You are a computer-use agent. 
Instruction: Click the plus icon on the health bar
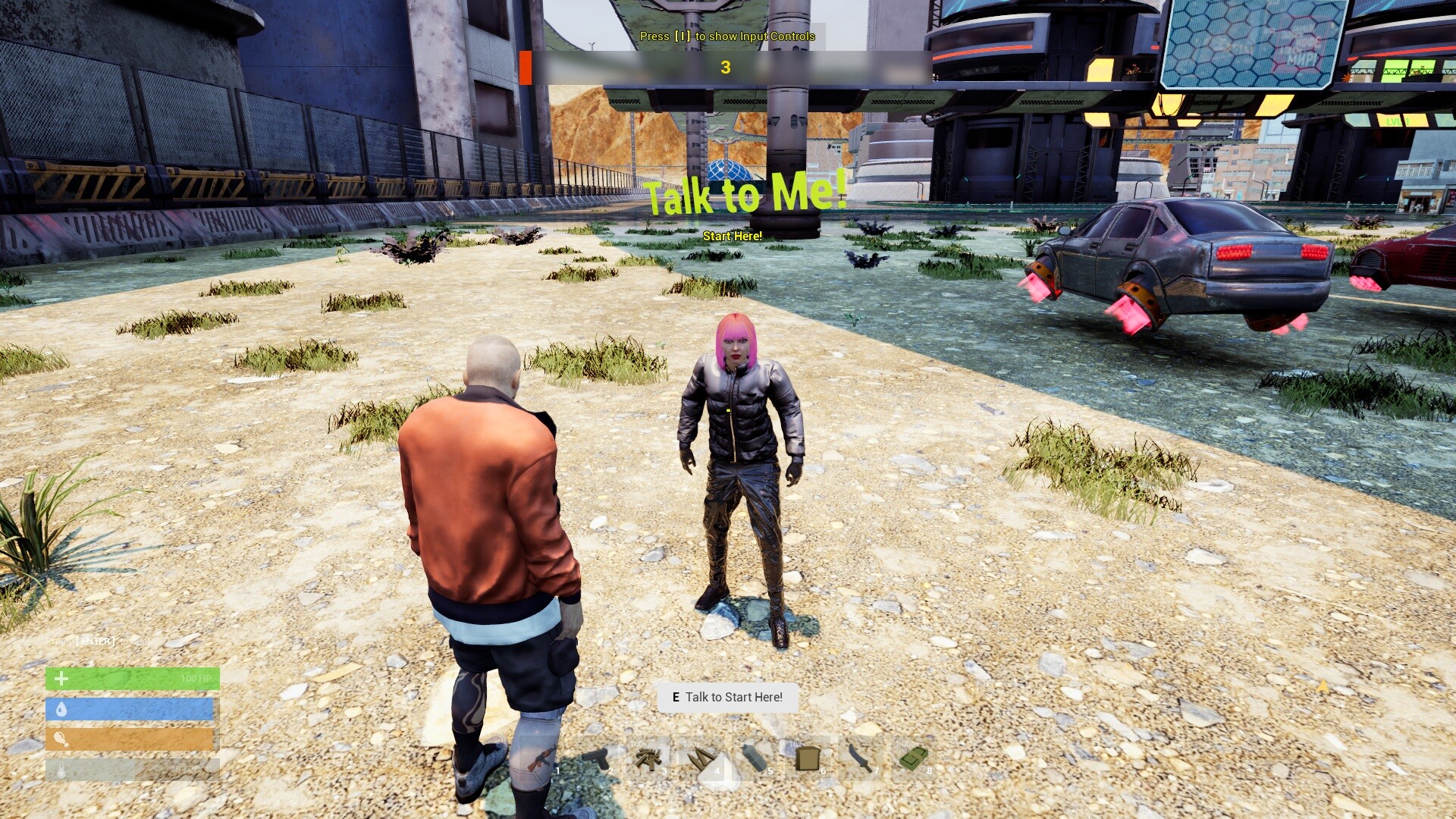[61, 678]
